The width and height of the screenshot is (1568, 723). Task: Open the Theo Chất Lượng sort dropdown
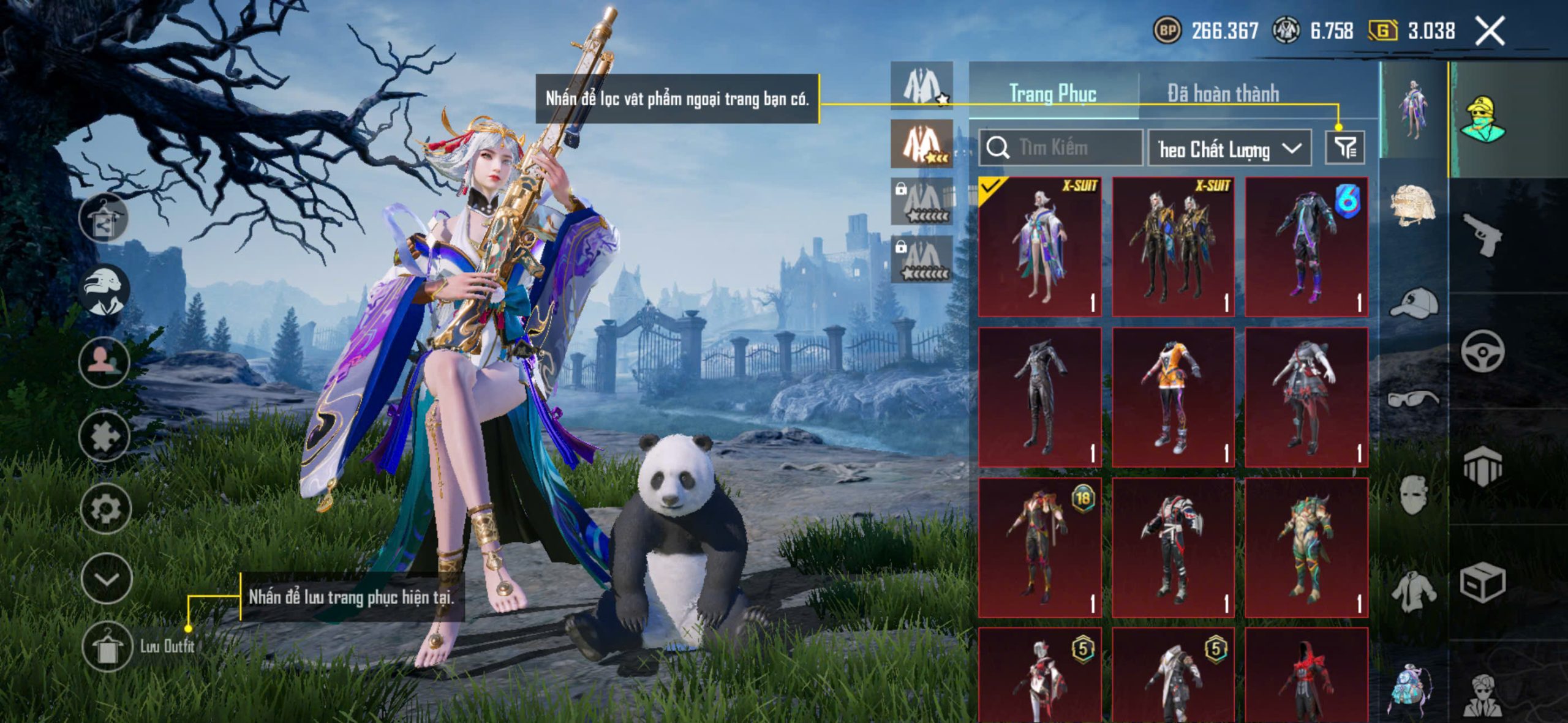coord(1229,149)
